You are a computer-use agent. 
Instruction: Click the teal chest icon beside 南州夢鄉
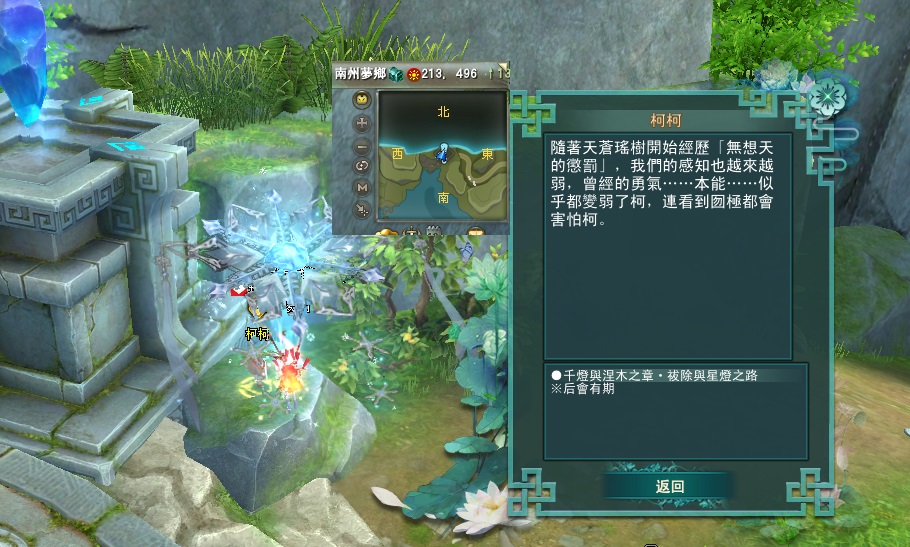(x=395, y=73)
